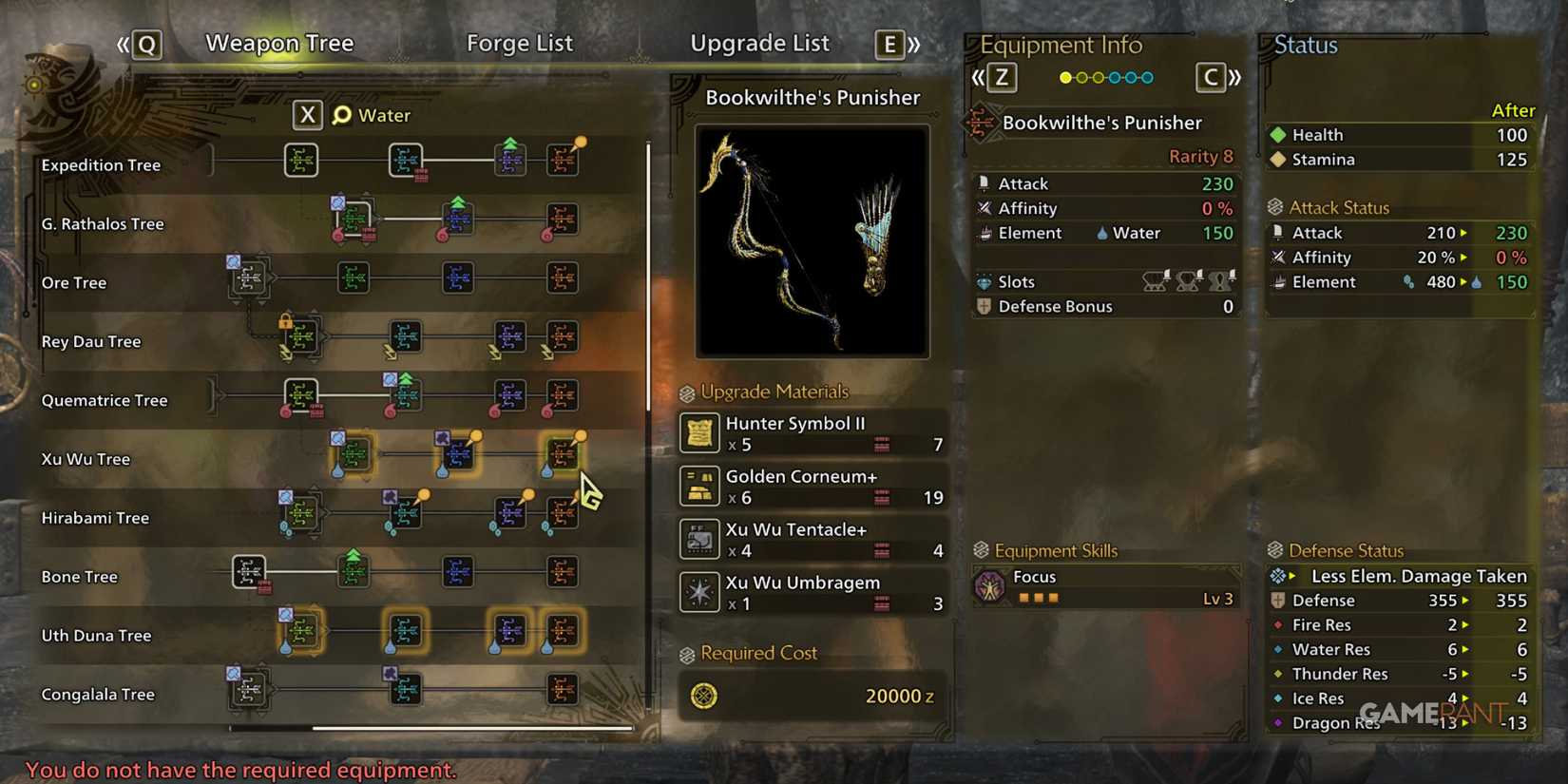Click the Water search filter magnifier icon
Screen dimensions: 1568x784
[x=340, y=114]
